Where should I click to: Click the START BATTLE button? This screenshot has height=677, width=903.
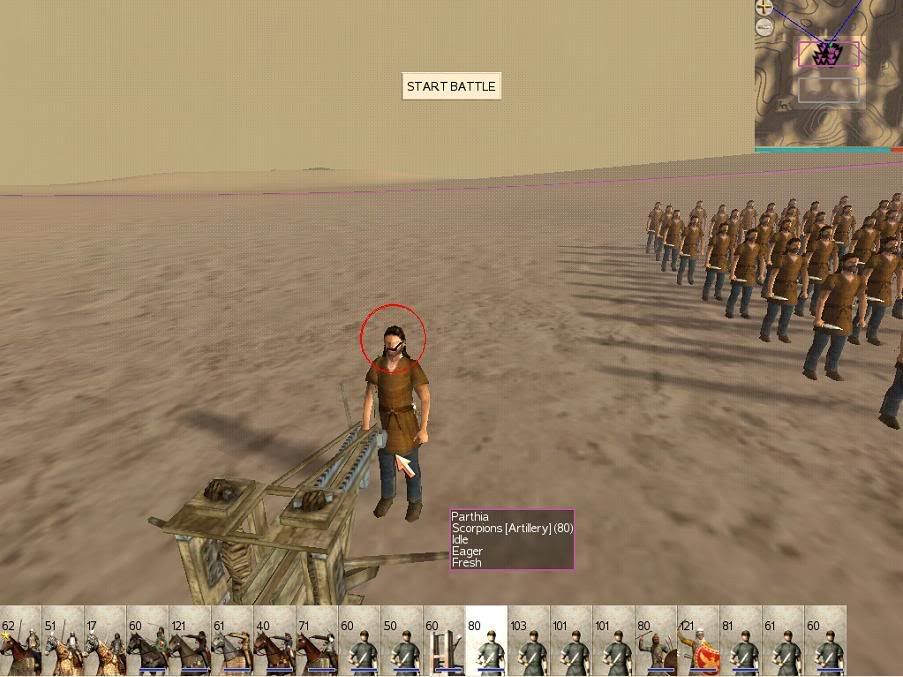(451, 87)
